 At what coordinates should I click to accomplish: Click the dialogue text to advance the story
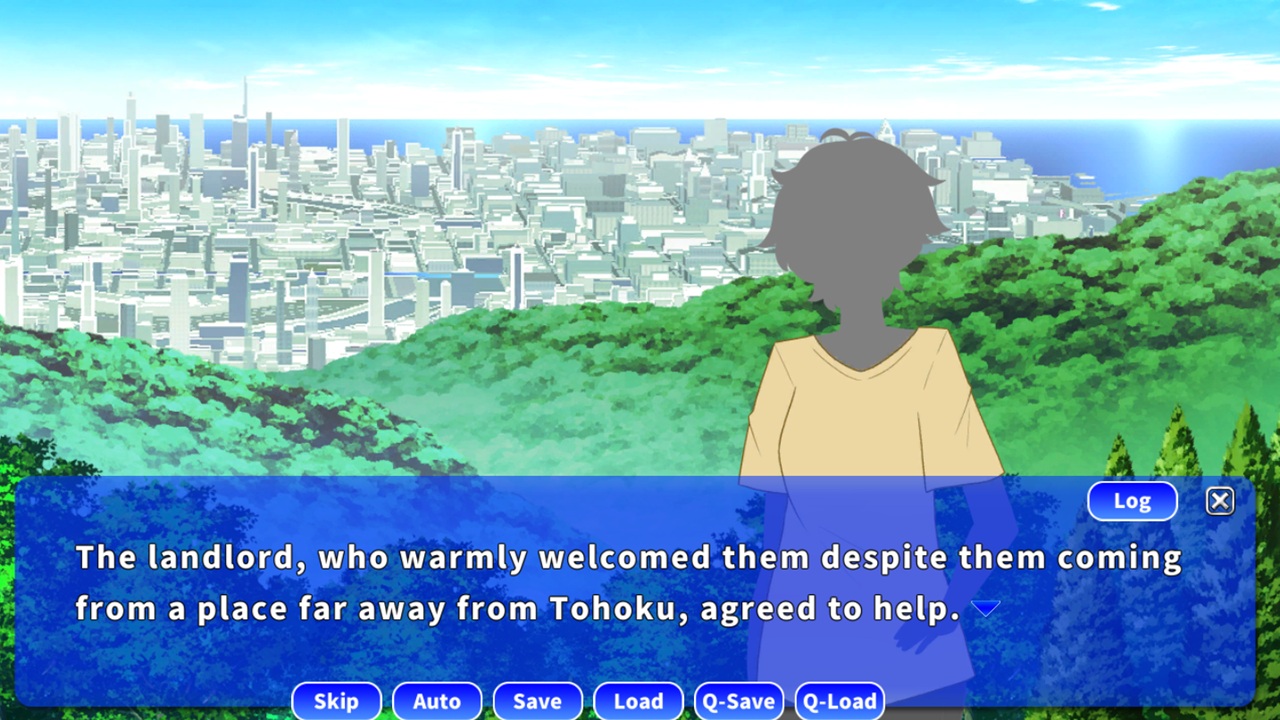click(600, 580)
